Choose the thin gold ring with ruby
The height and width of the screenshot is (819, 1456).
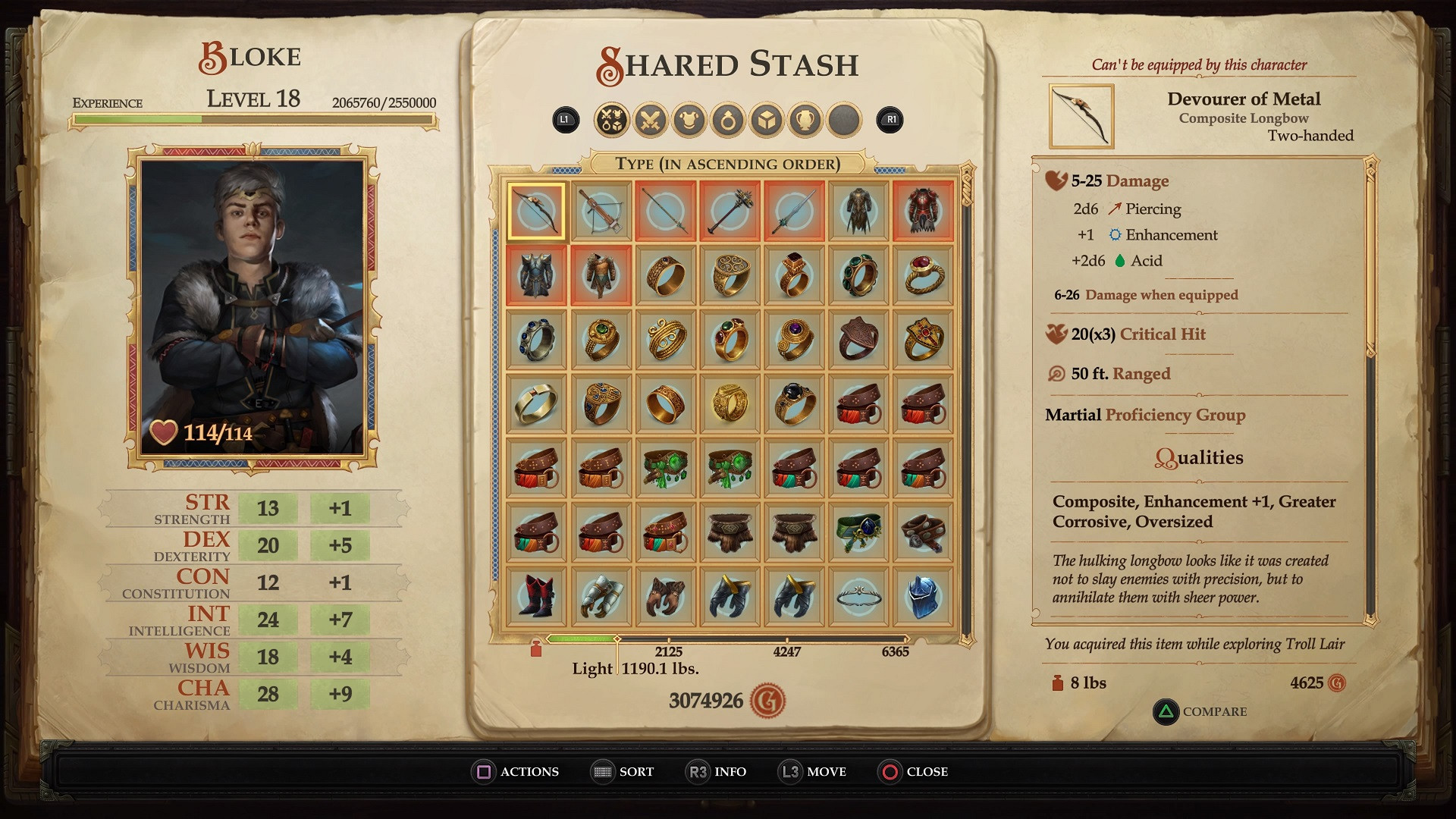pos(923,275)
